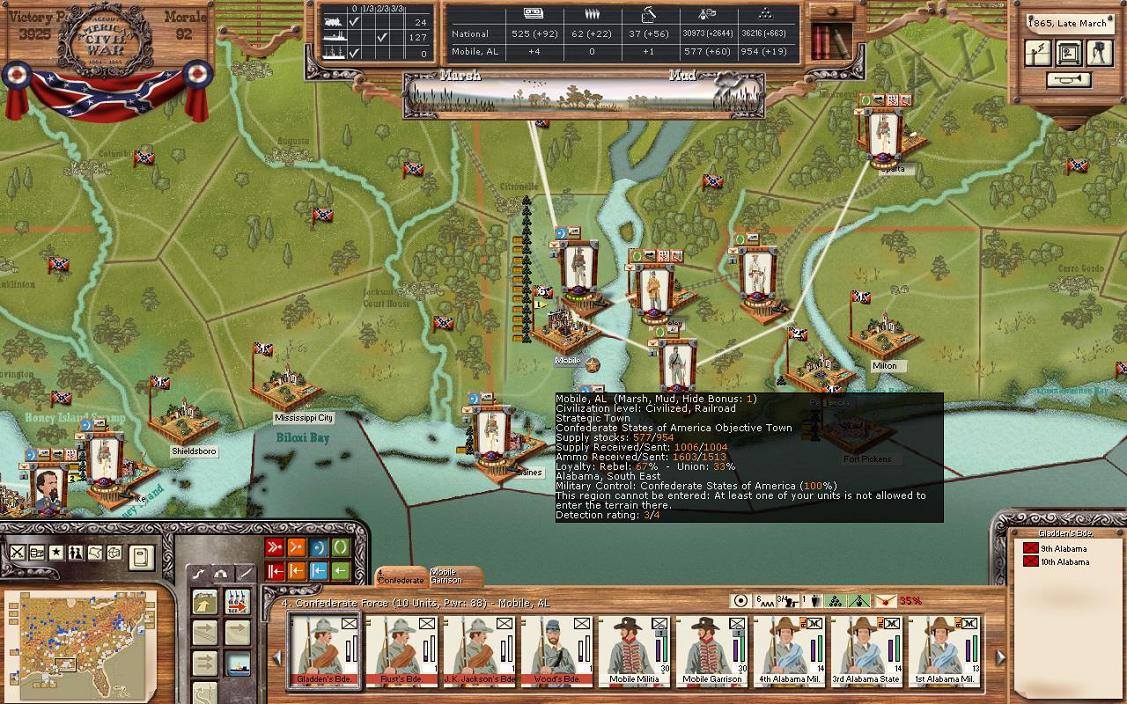This screenshot has width=1127, height=704.
Task: Switch to the Mobile Garrison tab
Action: pos(447,577)
